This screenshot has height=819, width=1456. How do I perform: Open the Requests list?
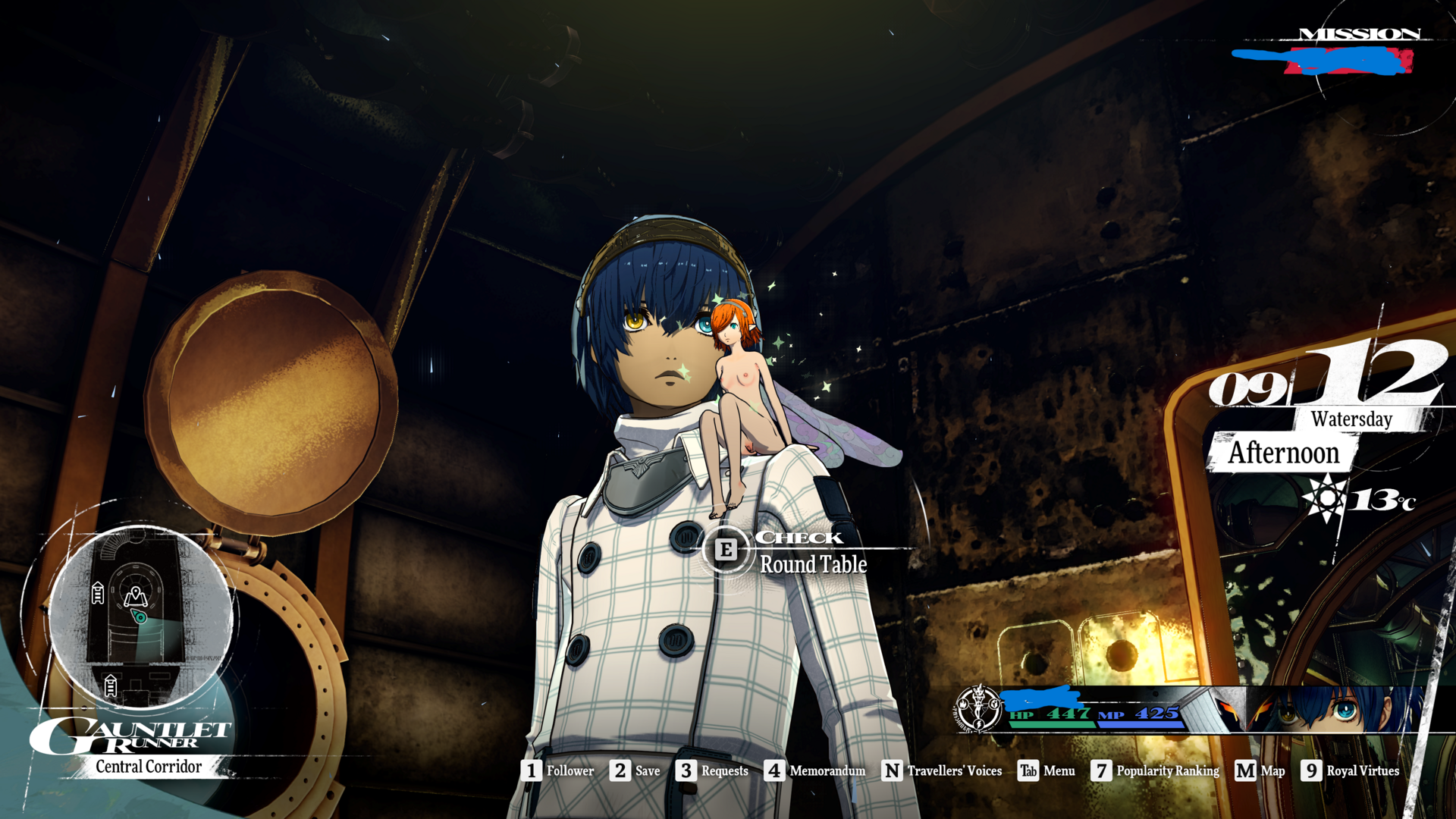tap(711, 770)
